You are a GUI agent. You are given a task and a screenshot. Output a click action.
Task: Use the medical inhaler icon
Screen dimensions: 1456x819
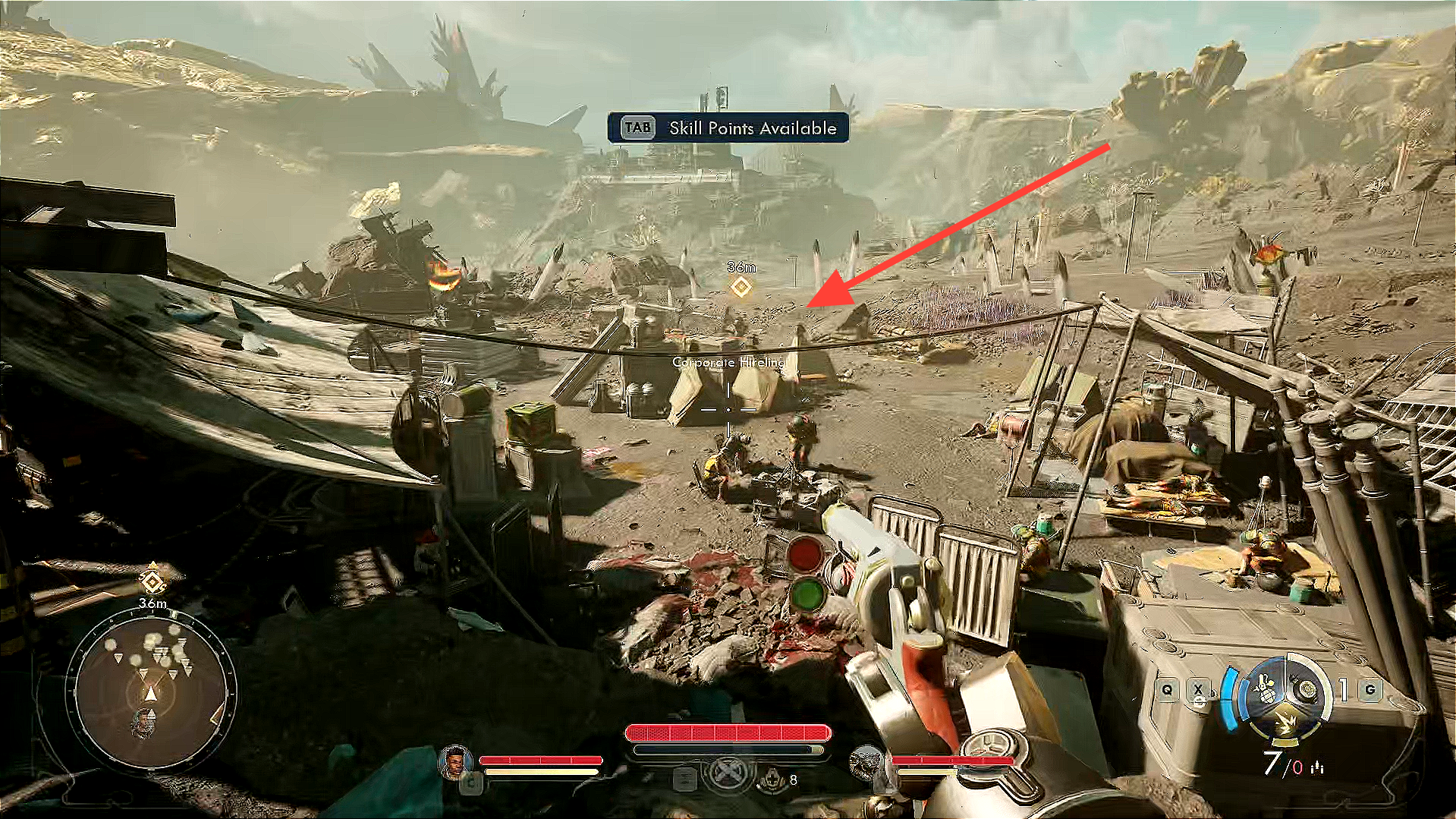click(x=772, y=779)
